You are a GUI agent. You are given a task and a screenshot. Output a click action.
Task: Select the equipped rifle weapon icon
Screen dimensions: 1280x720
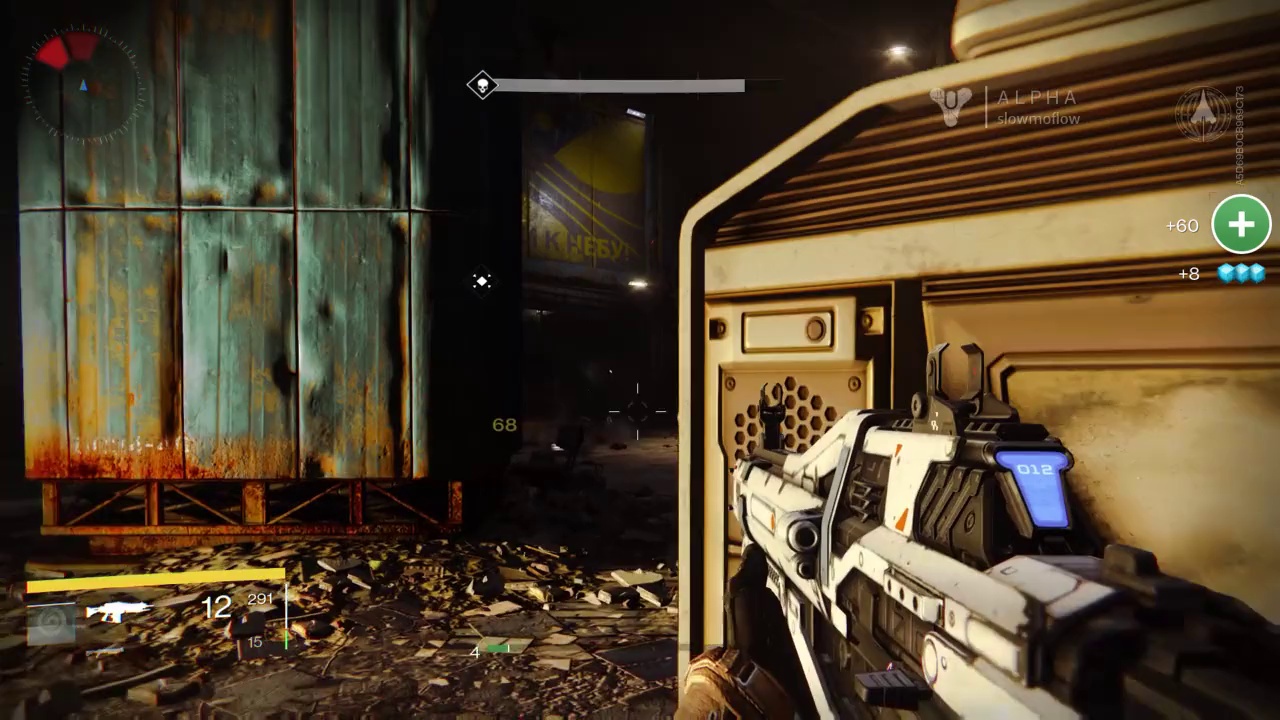(118, 609)
